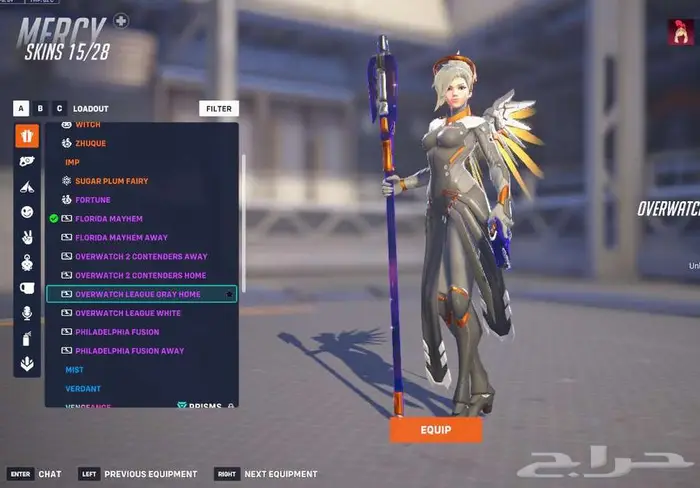Select Overwatch 2 Contenders Home skin
The width and height of the screenshot is (700, 488).
(x=140, y=276)
